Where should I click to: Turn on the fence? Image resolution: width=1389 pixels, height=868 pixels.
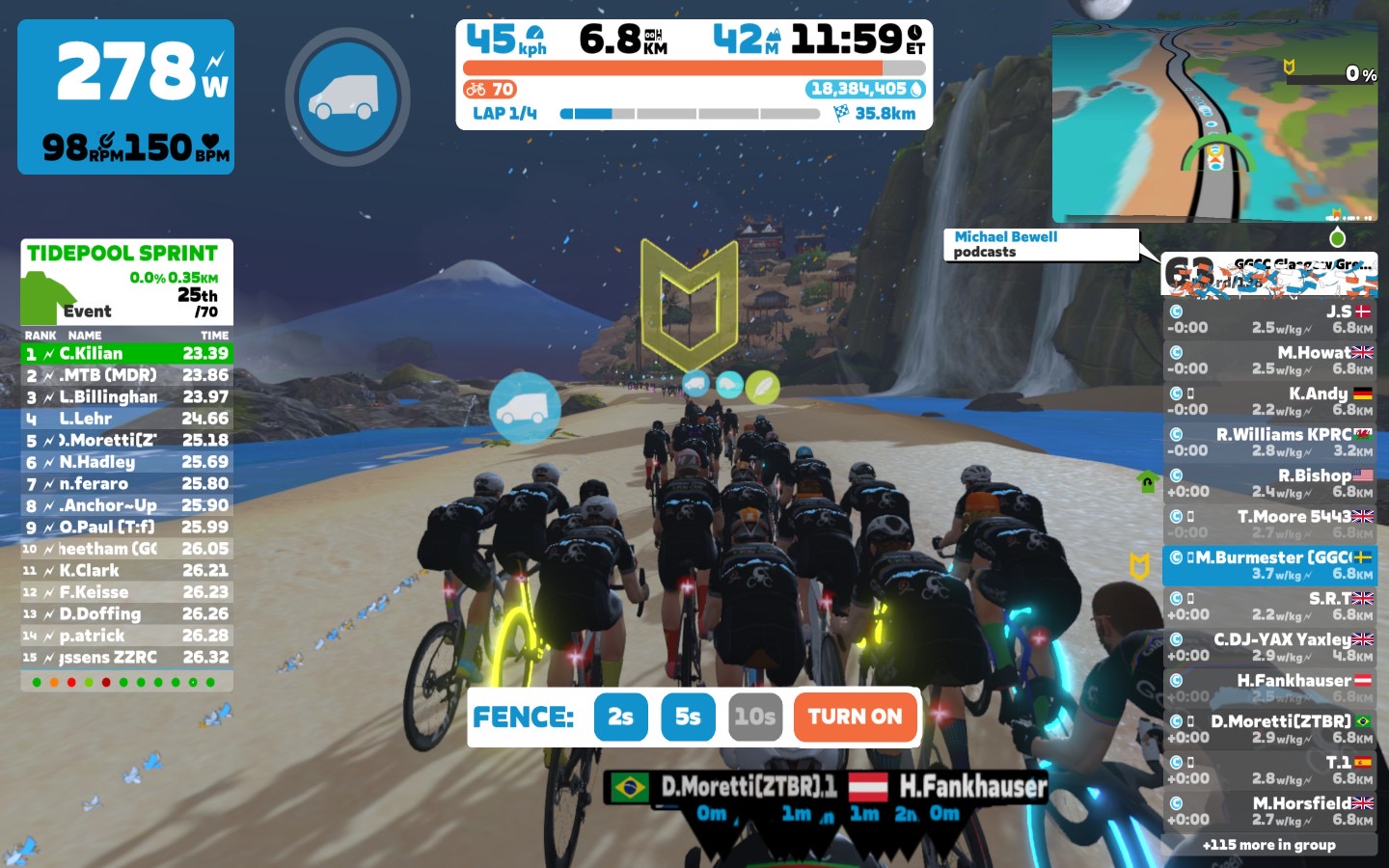(x=855, y=717)
